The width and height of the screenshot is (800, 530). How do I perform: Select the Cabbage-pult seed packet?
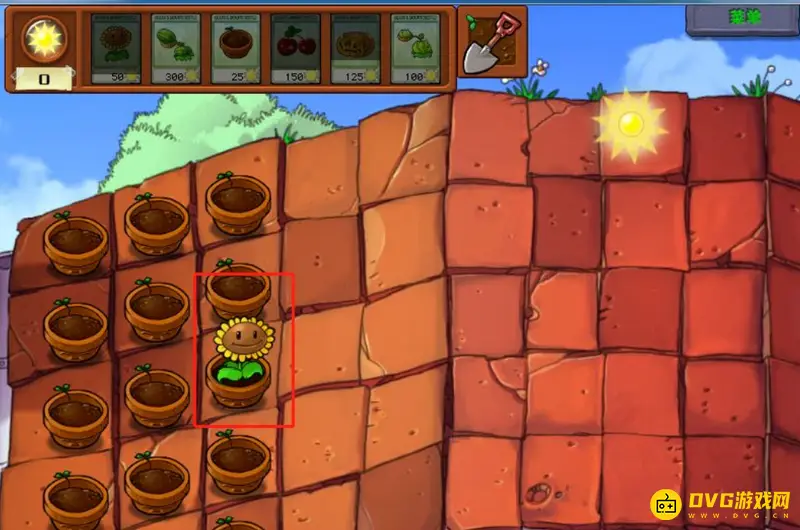(419, 48)
